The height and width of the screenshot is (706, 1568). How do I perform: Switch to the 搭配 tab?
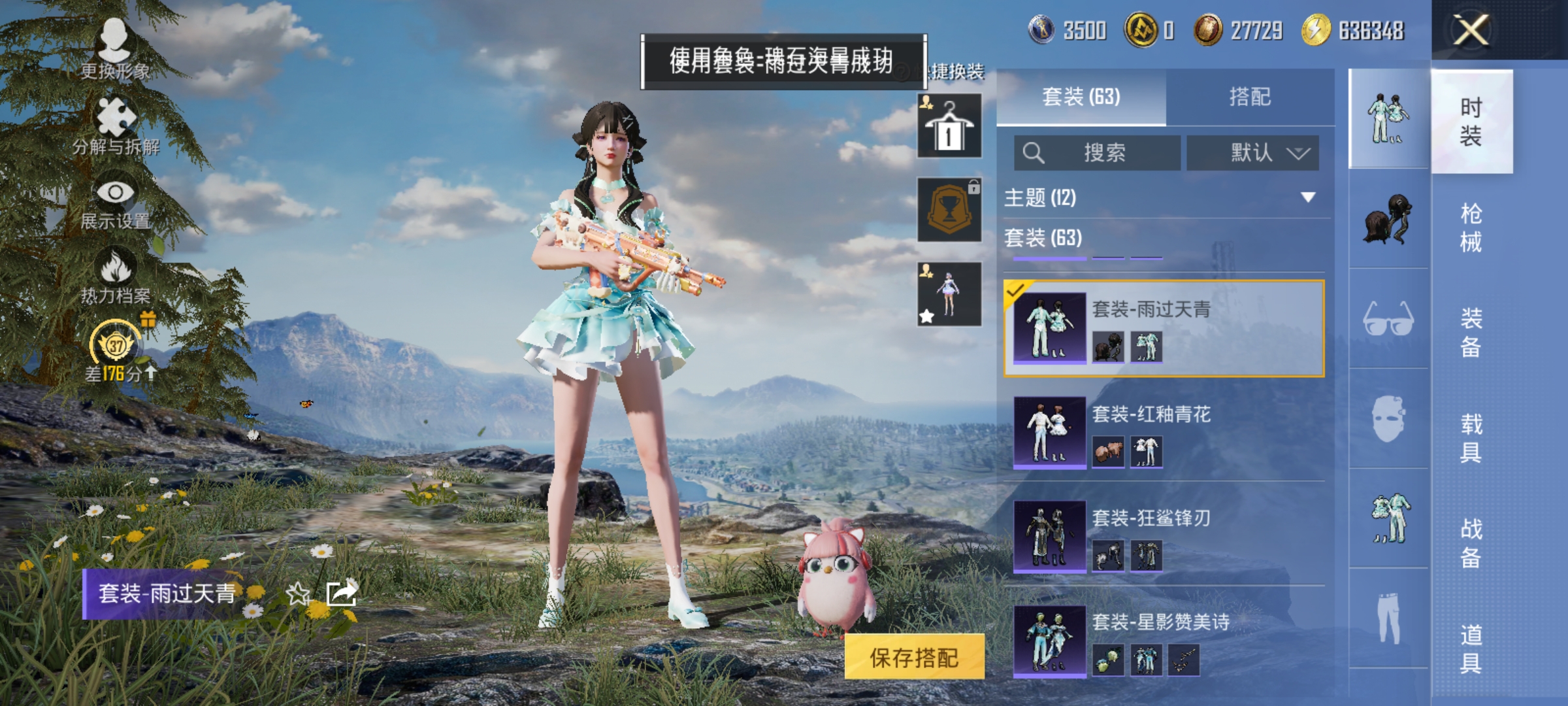[x=1250, y=97]
